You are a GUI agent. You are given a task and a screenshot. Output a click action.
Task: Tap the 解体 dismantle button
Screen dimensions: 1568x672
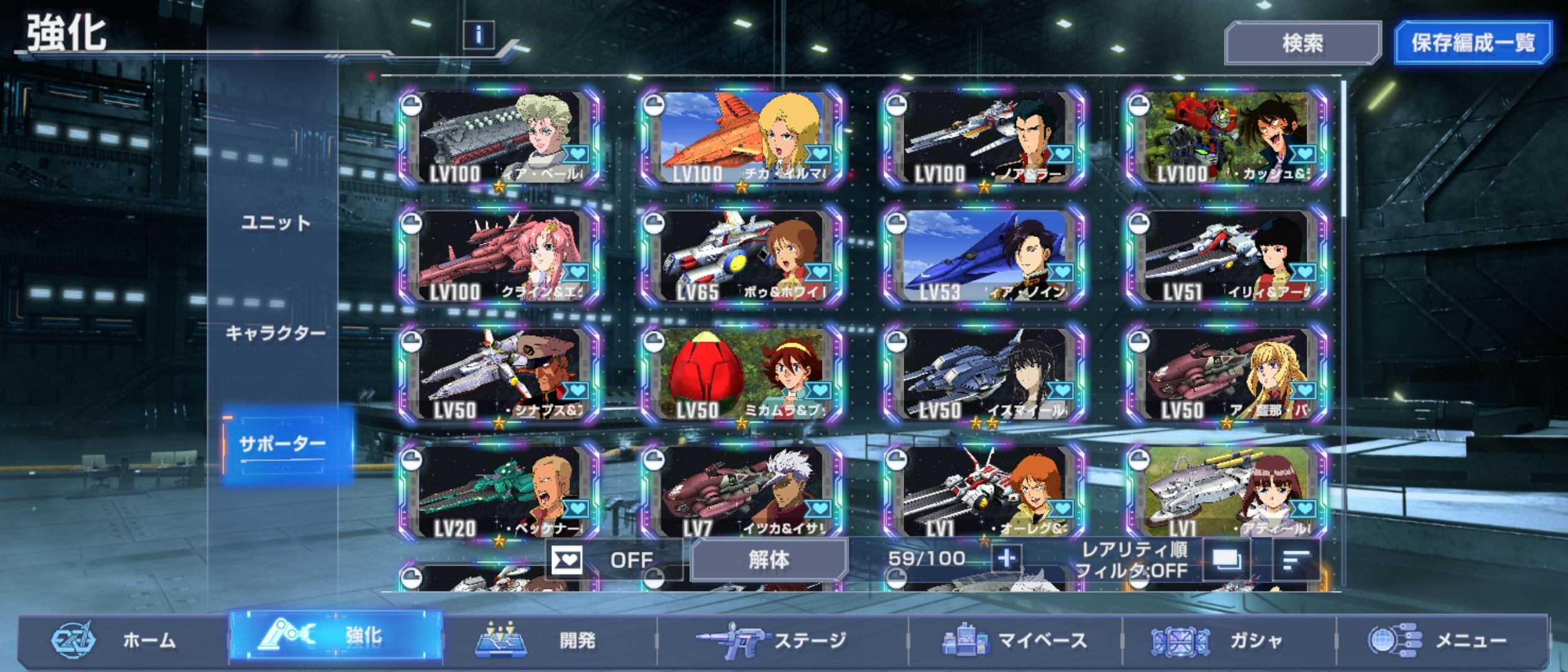[769, 560]
